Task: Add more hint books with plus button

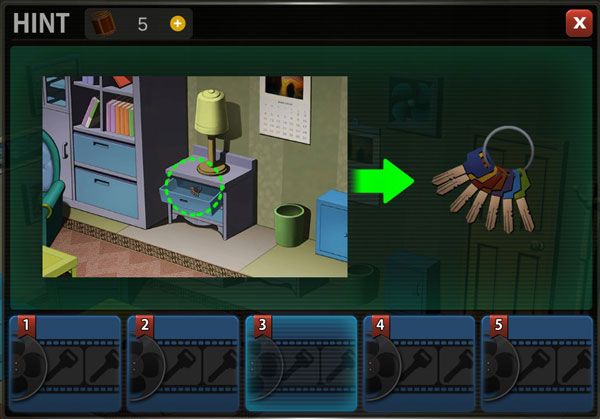Action: (178, 24)
